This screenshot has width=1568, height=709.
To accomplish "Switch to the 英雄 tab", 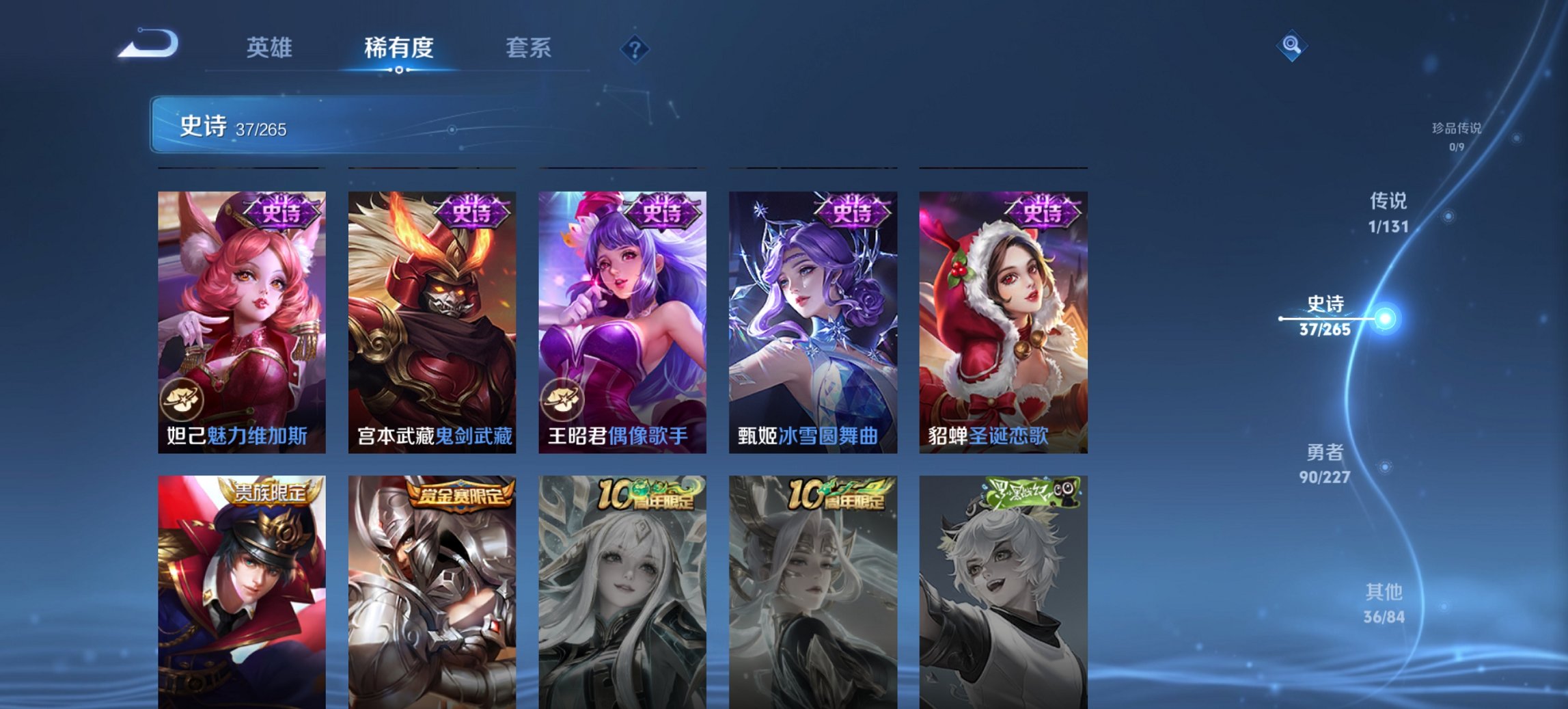I will click(272, 48).
